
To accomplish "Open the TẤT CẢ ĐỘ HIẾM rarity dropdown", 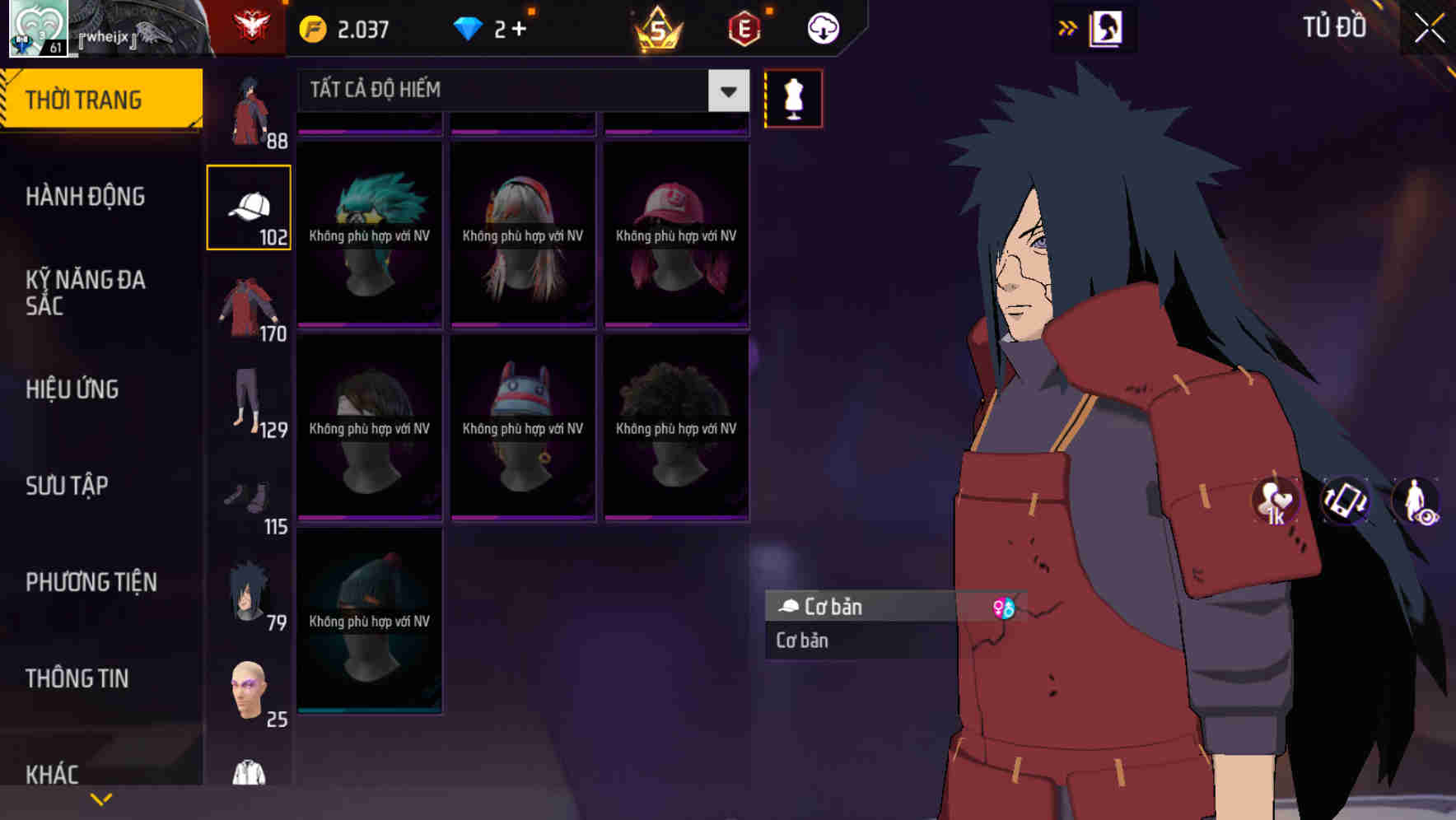I will (x=519, y=91).
